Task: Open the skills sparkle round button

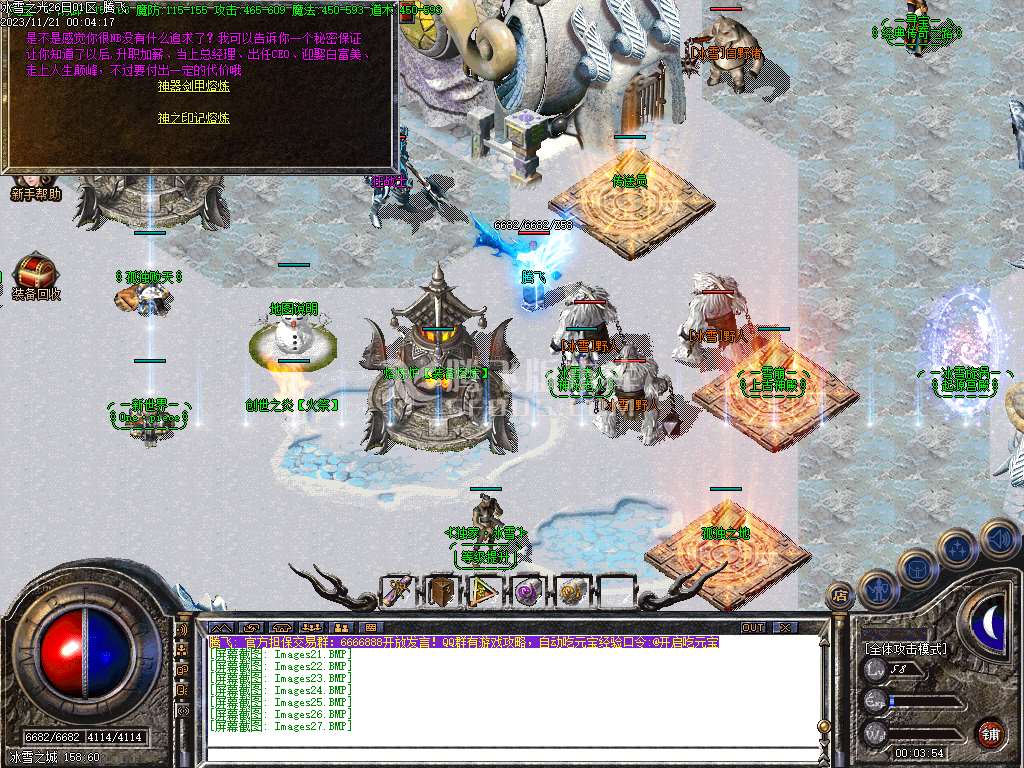Action: 958,548
